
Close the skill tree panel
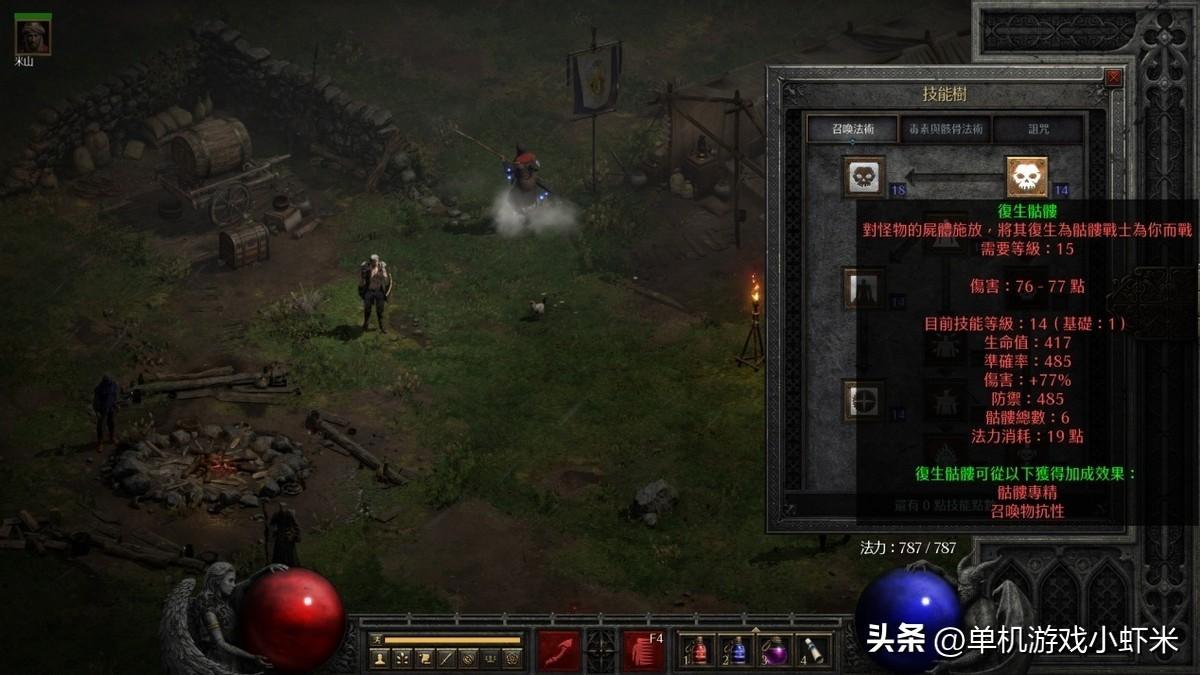pyautogui.click(x=1114, y=78)
